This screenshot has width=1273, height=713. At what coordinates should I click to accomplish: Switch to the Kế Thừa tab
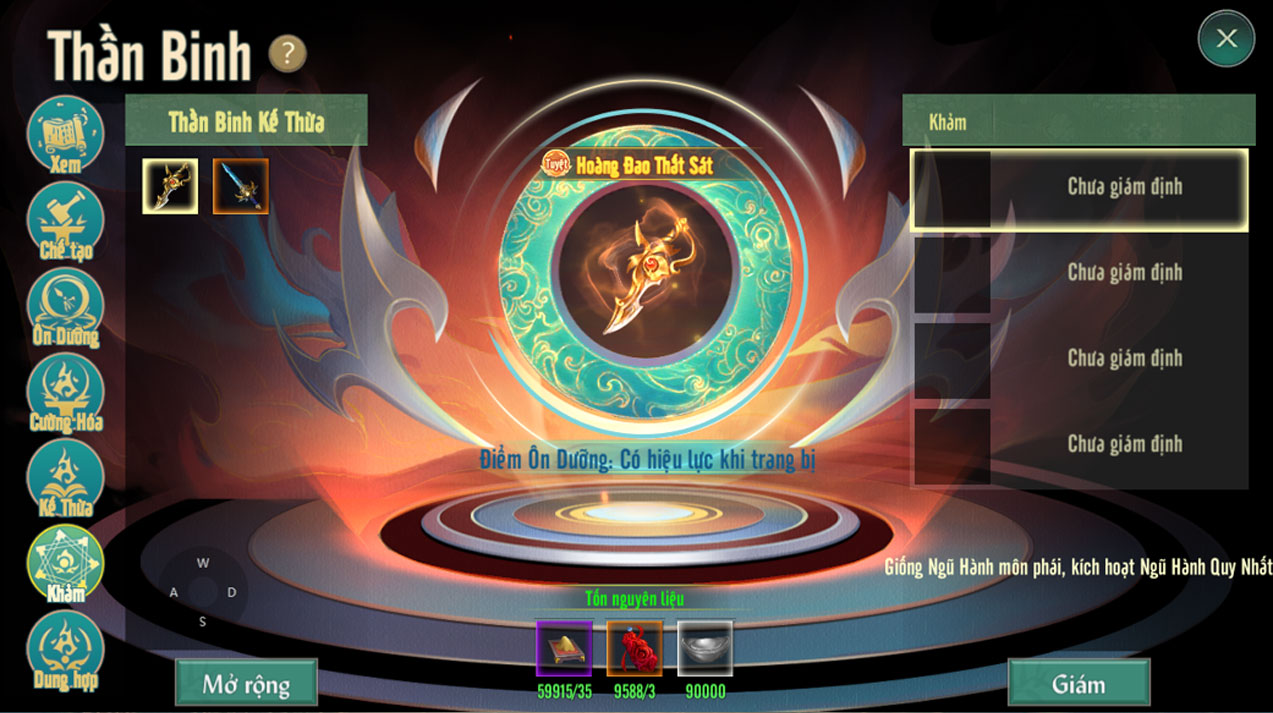[x=65, y=478]
